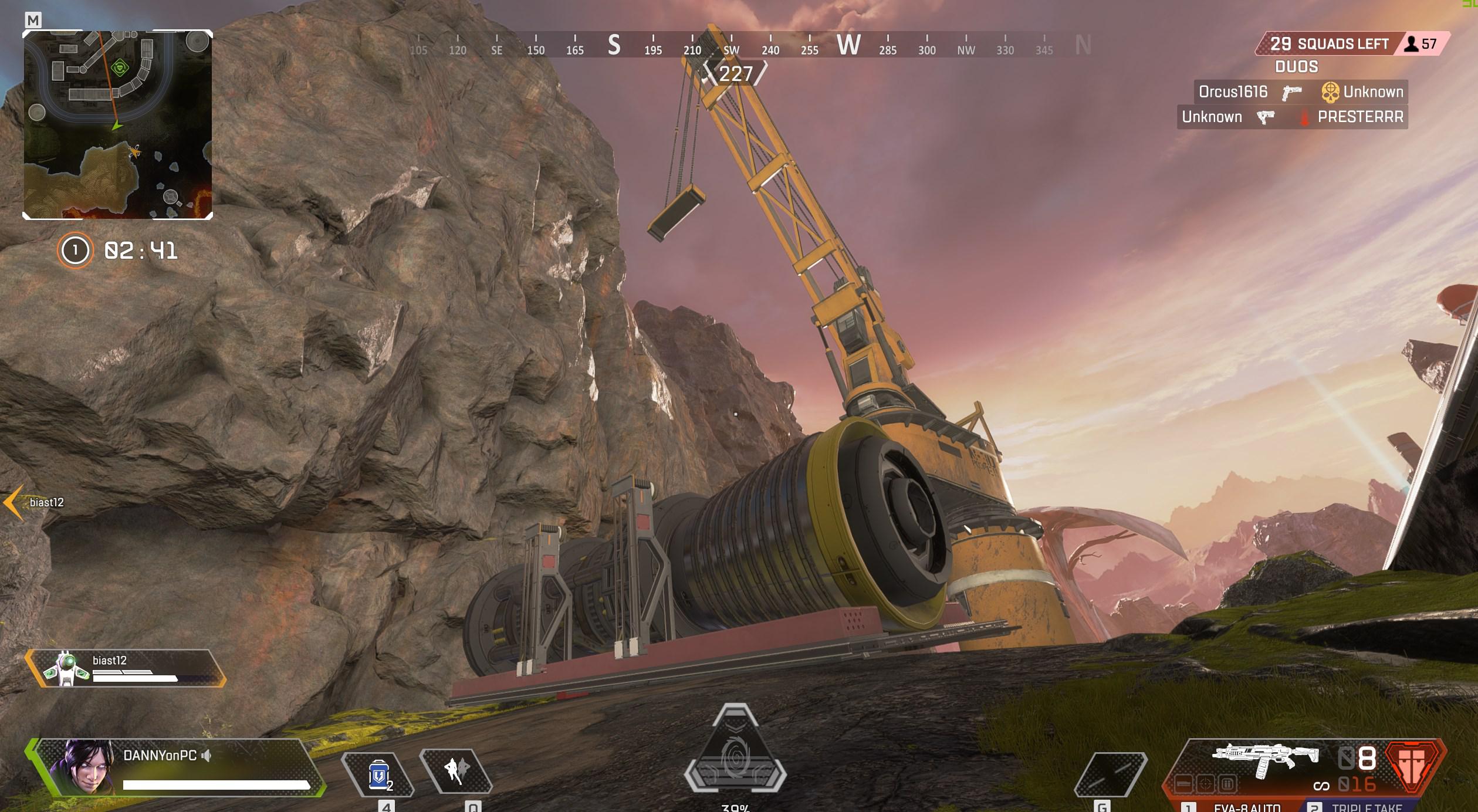Mute DANNYonPC's voice chat speaker
1478x812 pixels.
click(x=209, y=756)
